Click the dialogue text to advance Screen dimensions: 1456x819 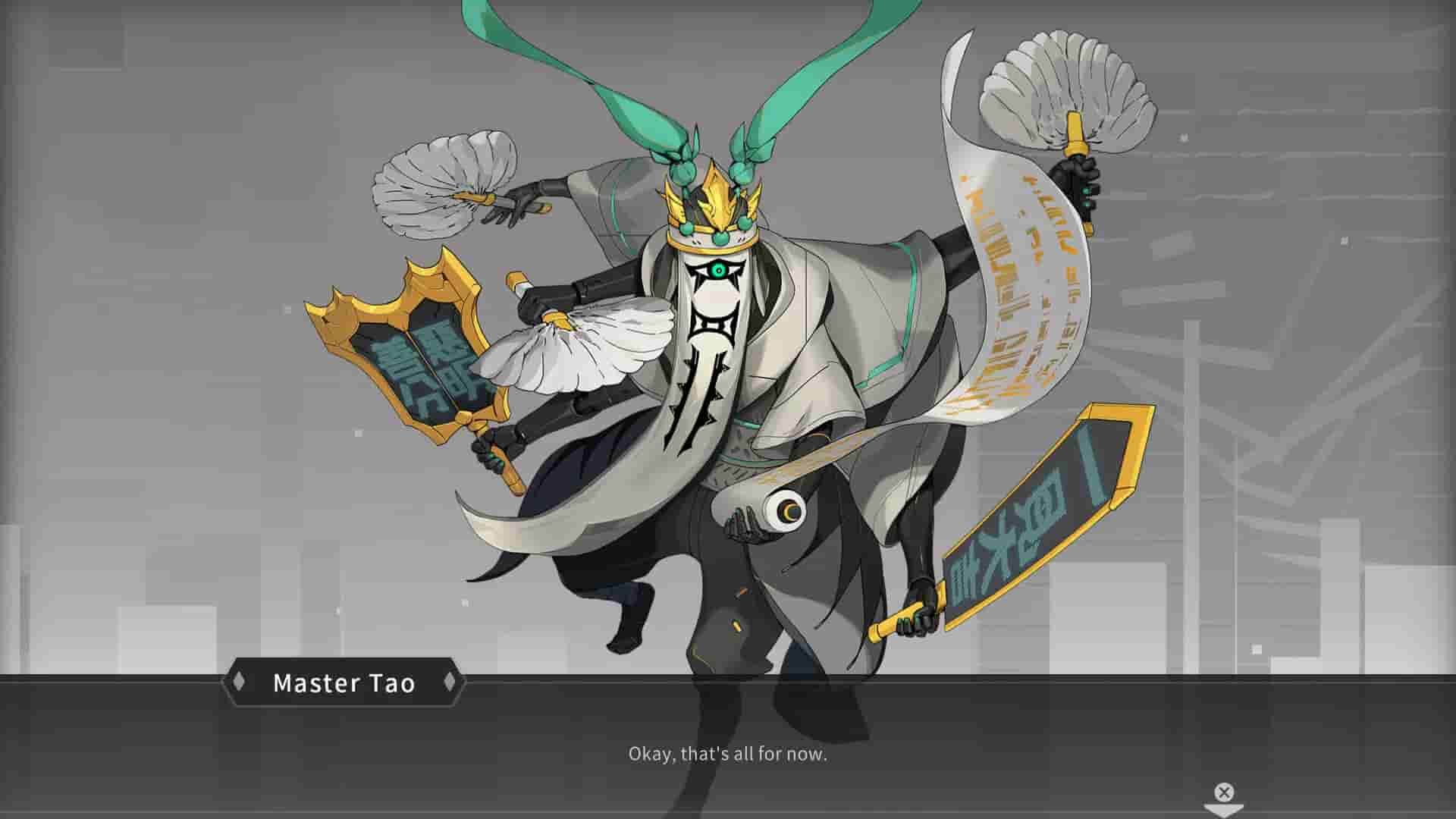pos(726,755)
